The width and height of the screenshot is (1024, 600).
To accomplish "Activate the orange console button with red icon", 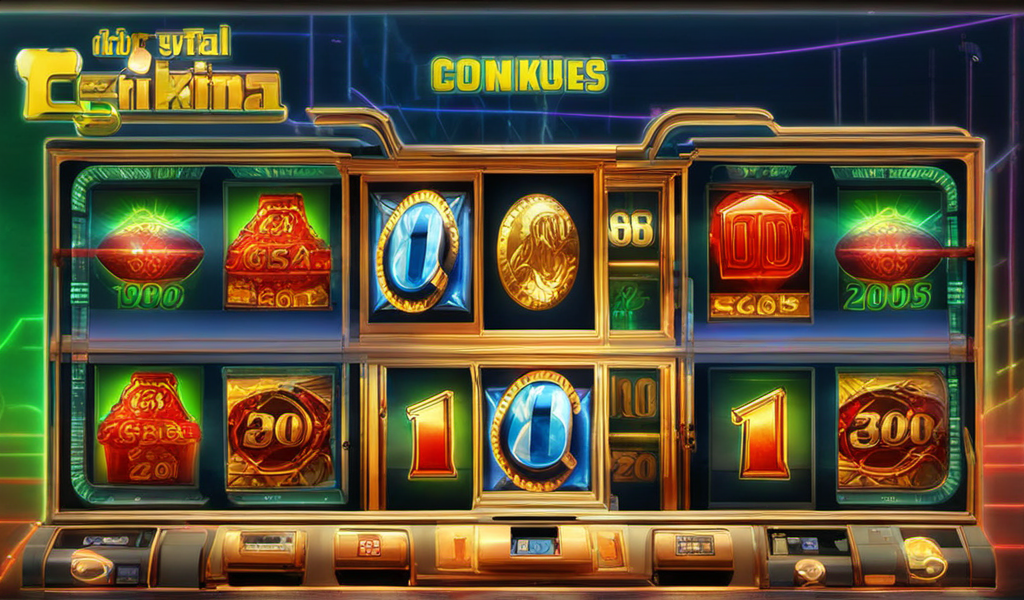I will pos(369,546).
